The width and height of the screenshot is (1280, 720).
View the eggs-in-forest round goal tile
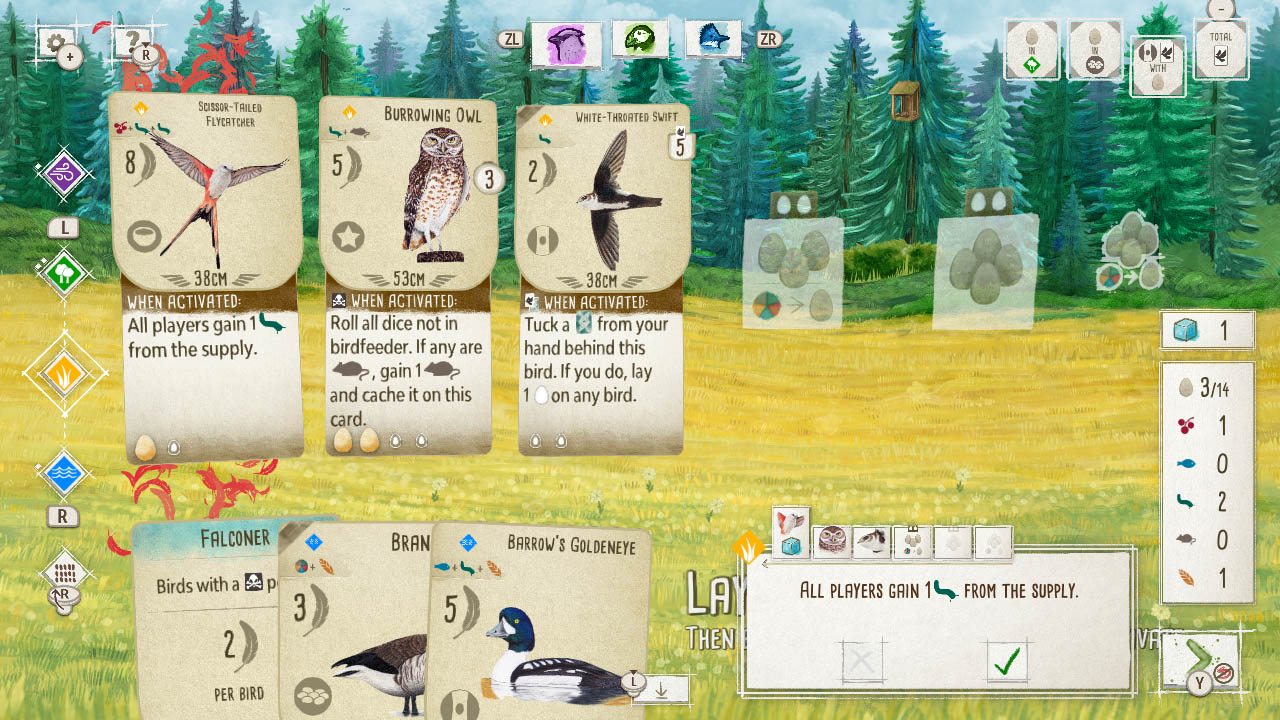point(1032,50)
